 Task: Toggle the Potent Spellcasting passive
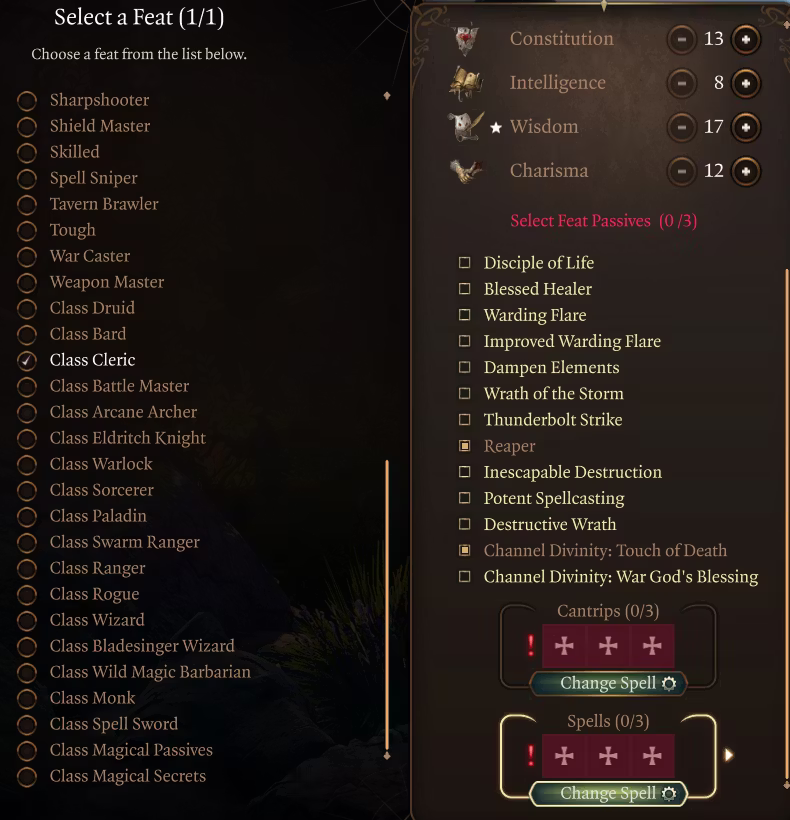(465, 498)
